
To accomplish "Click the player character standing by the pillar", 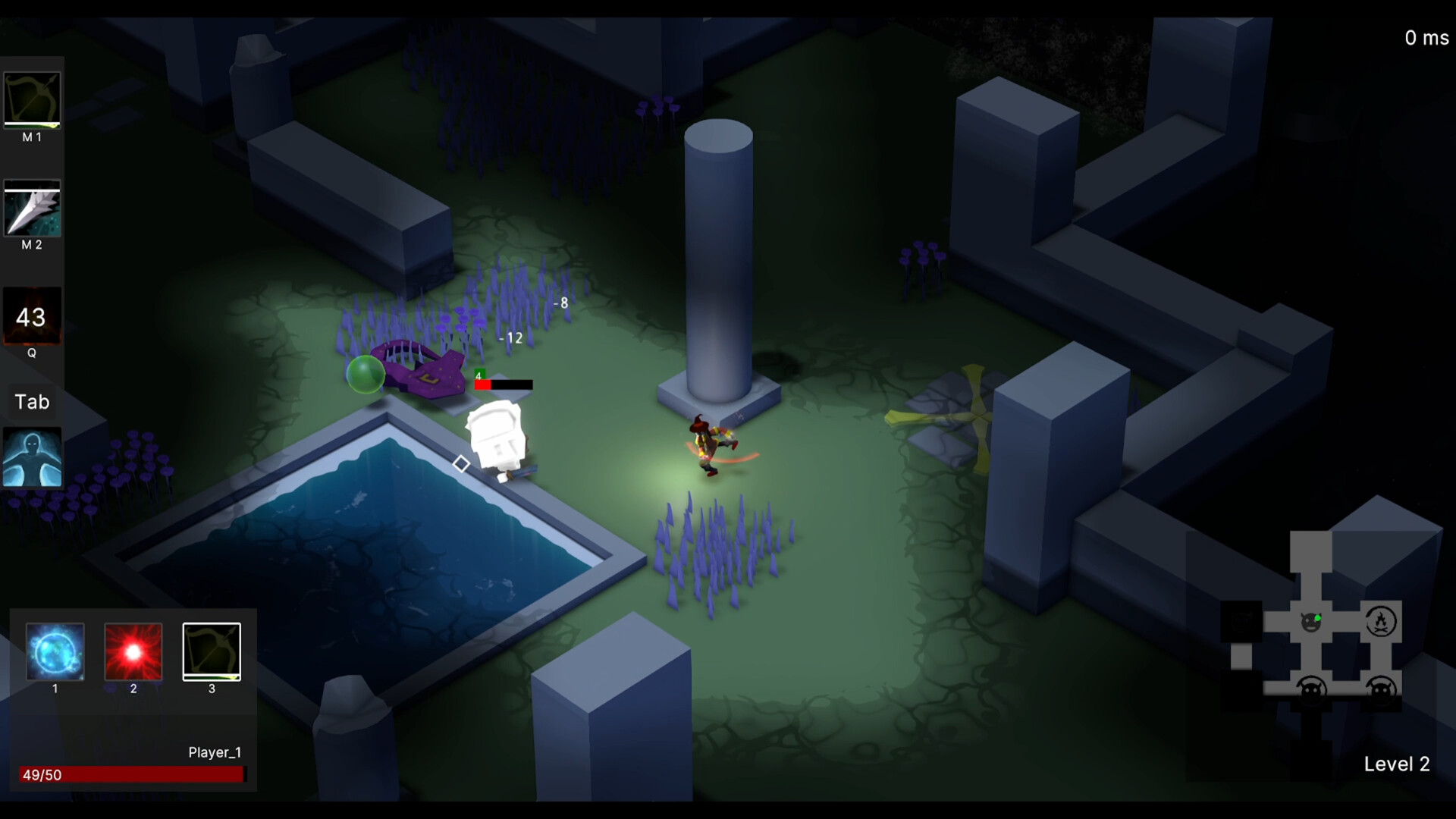I will (707, 444).
